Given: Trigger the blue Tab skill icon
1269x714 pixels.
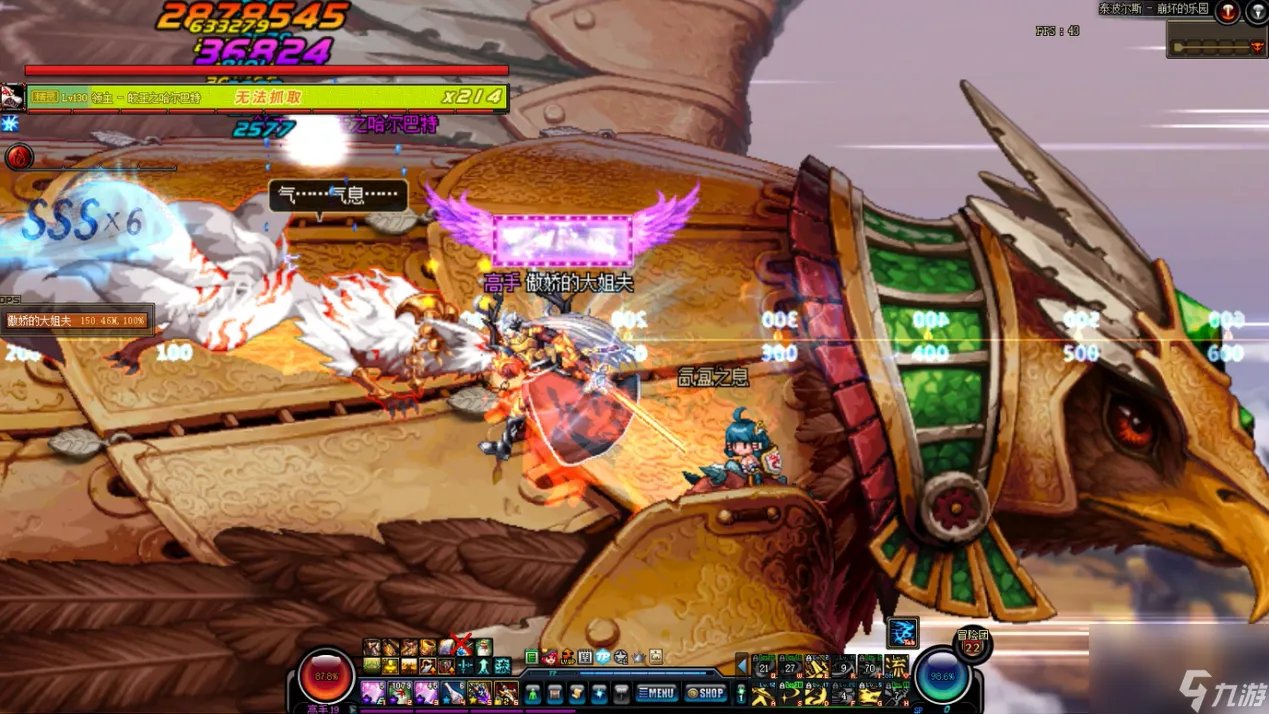Looking at the screenshot, I should pos(902,632).
